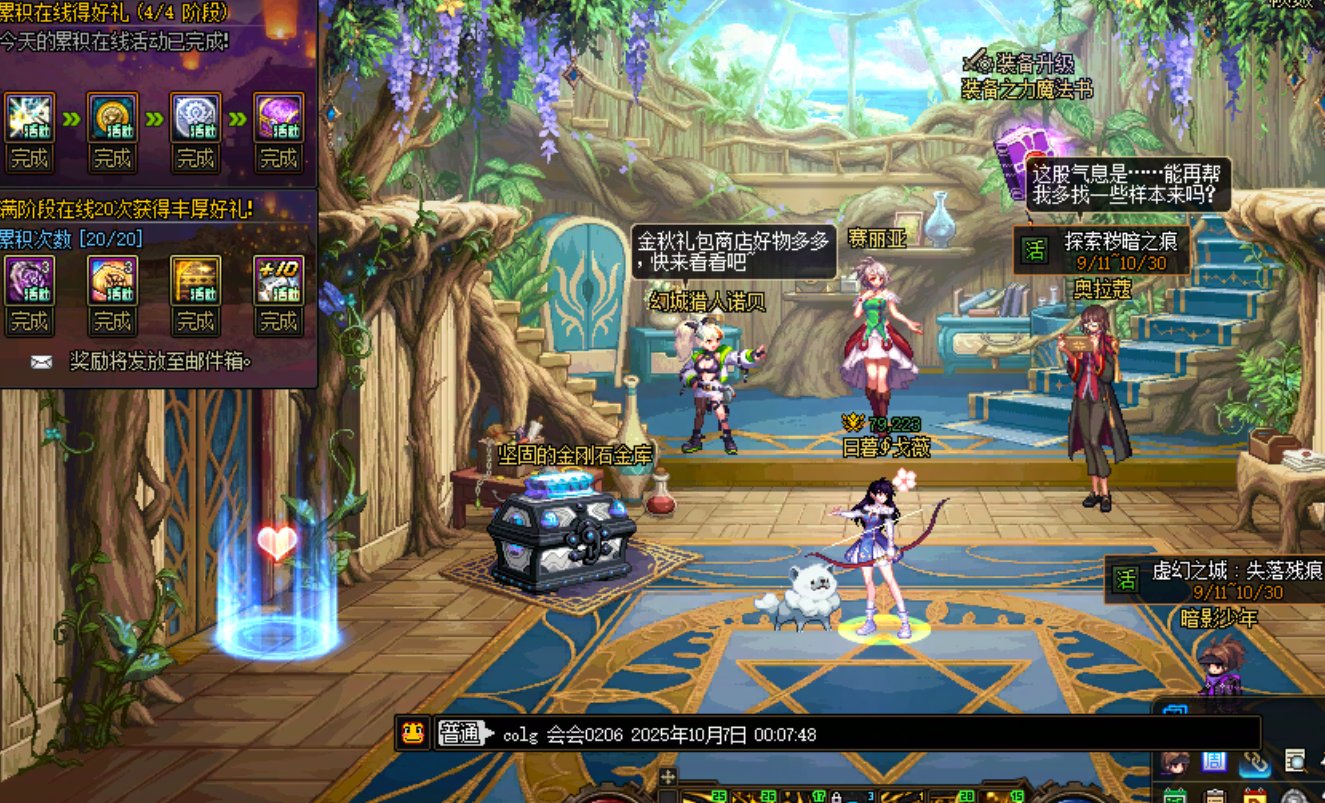1325x803 pixels.
Task: Select the golden gate cumulative reward icon
Action: coord(195,281)
